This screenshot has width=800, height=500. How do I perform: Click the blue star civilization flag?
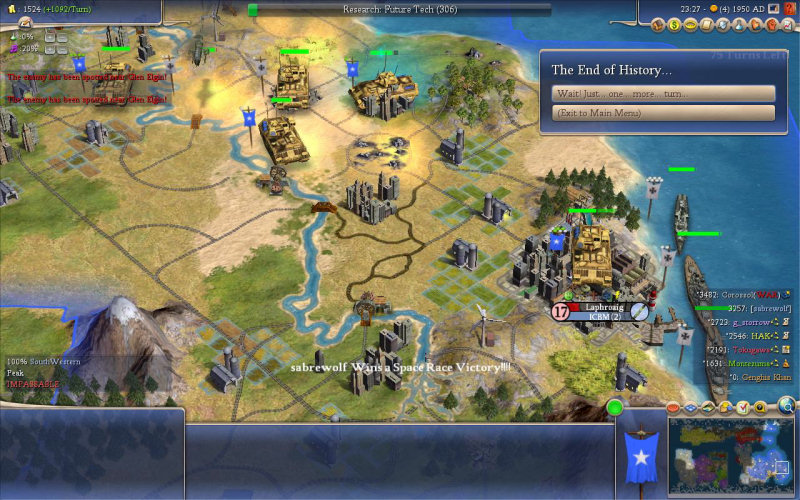pyautogui.click(x=639, y=455)
